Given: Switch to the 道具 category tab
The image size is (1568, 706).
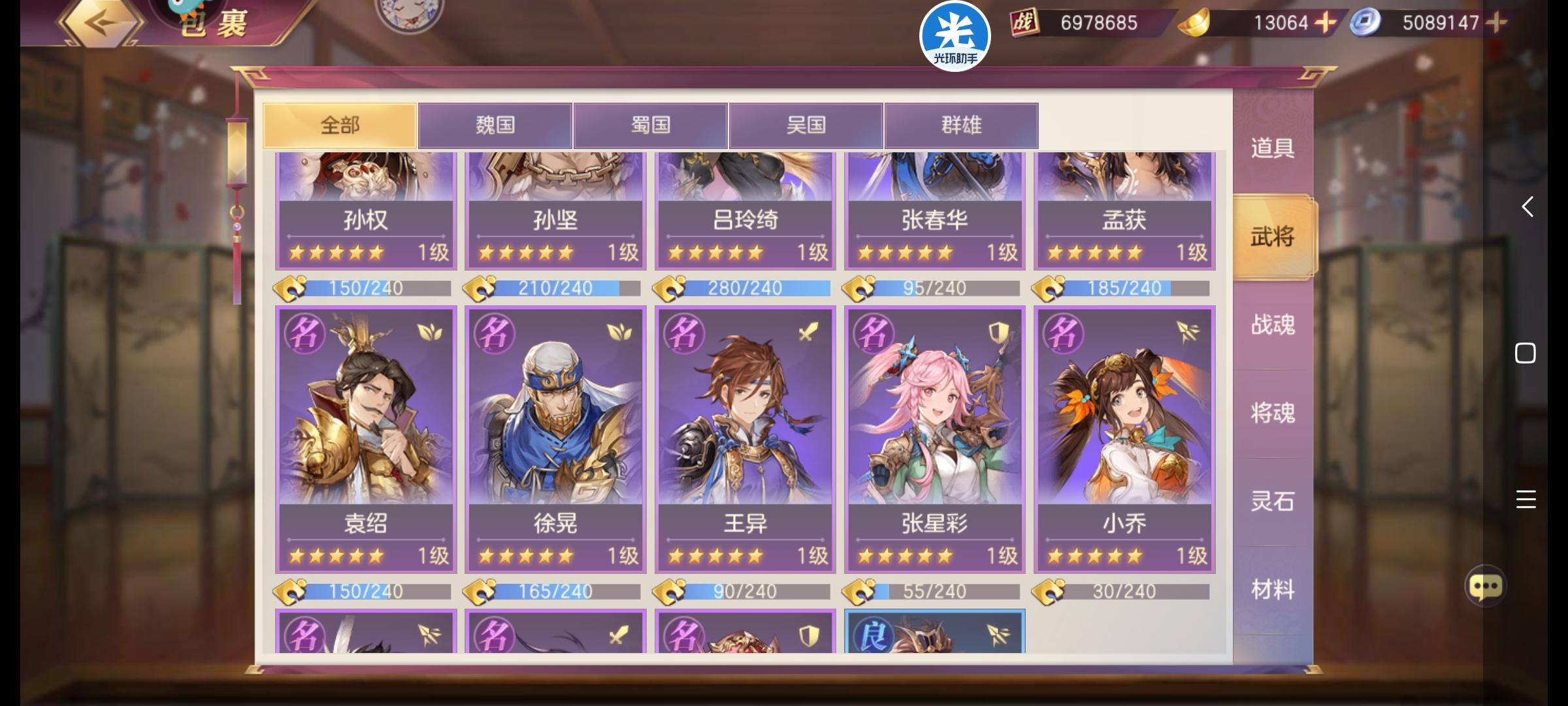Looking at the screenshot, I should 1271,148.
